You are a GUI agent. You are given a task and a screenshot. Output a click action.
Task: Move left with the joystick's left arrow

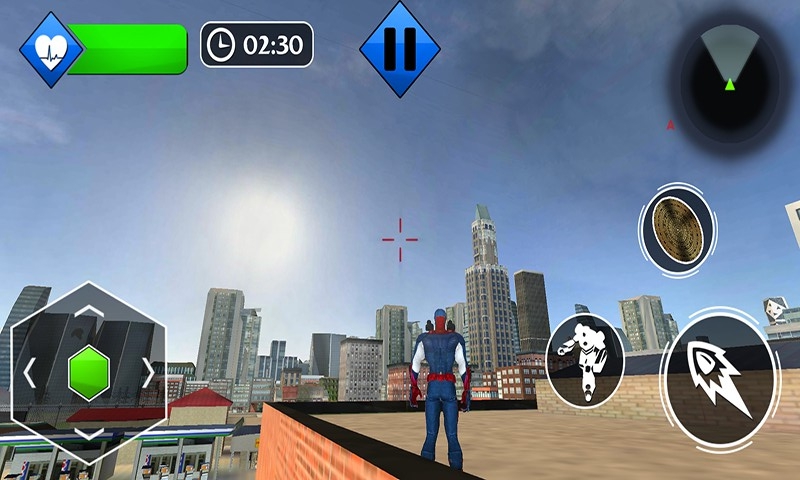(28, 372)
